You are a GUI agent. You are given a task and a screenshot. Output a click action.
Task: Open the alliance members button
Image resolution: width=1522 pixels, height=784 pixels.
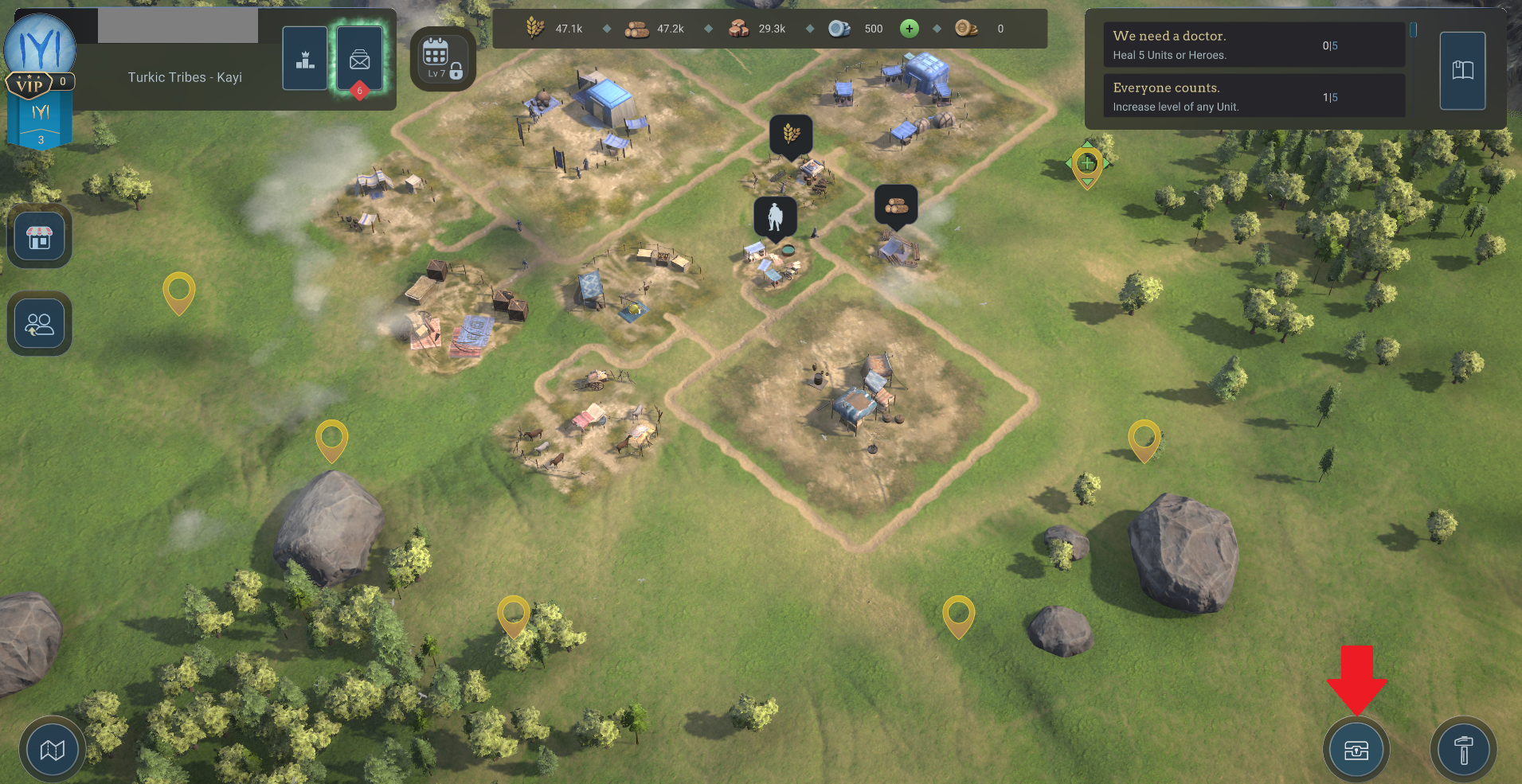pos(40,324)
